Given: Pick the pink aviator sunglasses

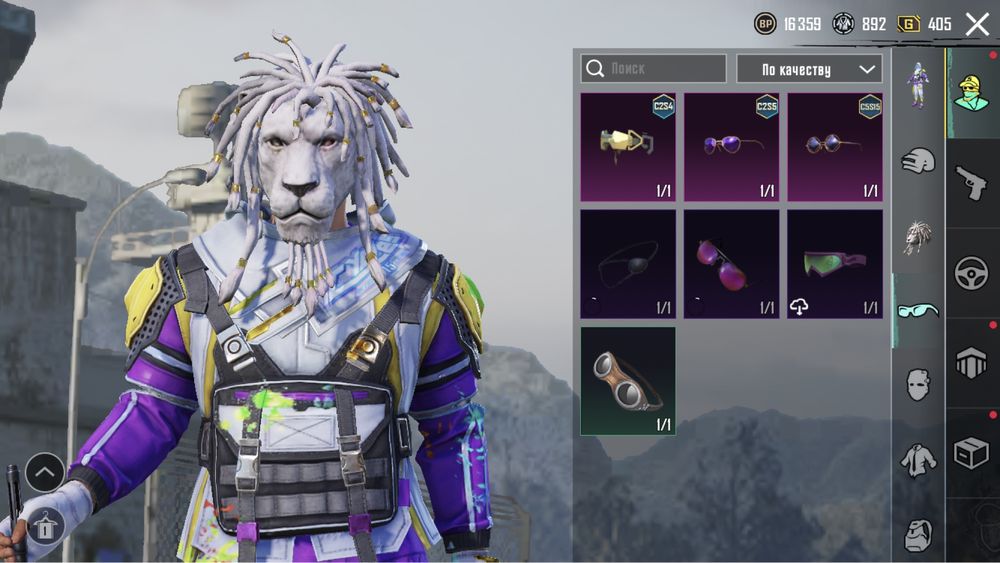Looking at the screenshot, I should [731, 264].
